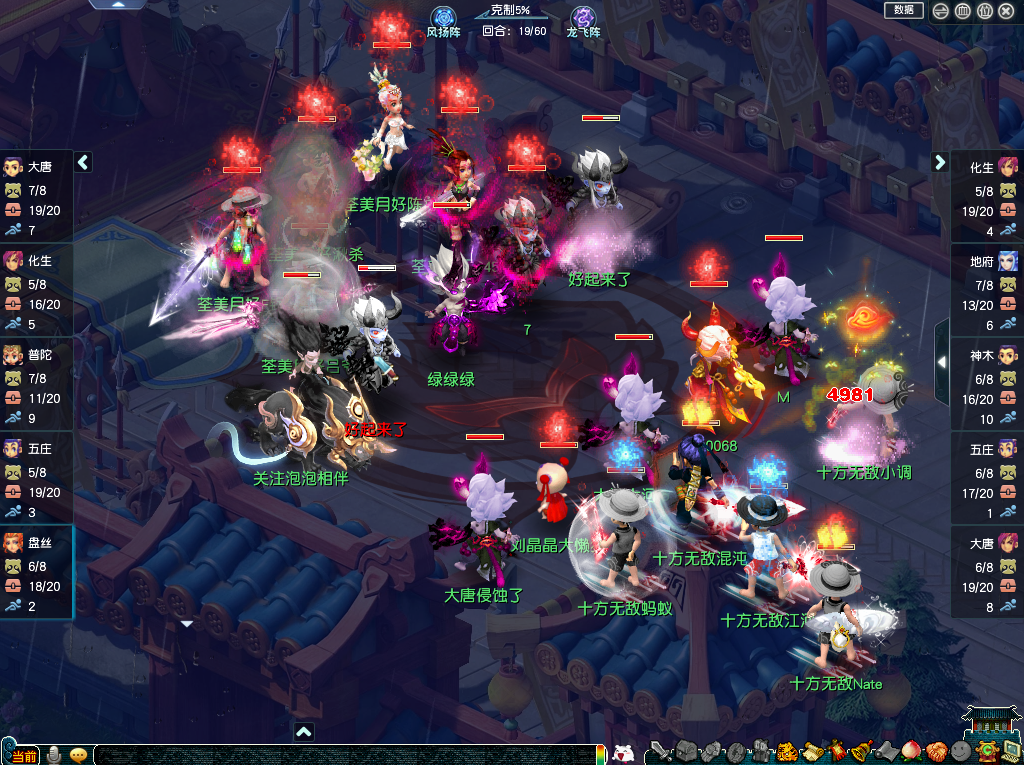
Task: Open the tiger head toolbar icon
Action: pos(787,752)
